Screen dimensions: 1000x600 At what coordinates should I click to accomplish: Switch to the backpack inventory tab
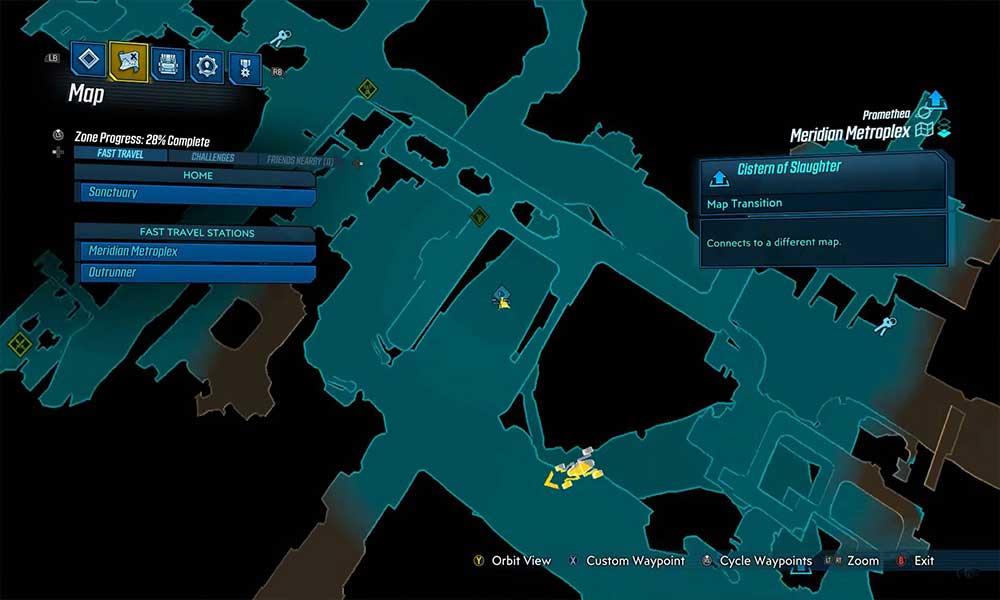coord(167,64)
